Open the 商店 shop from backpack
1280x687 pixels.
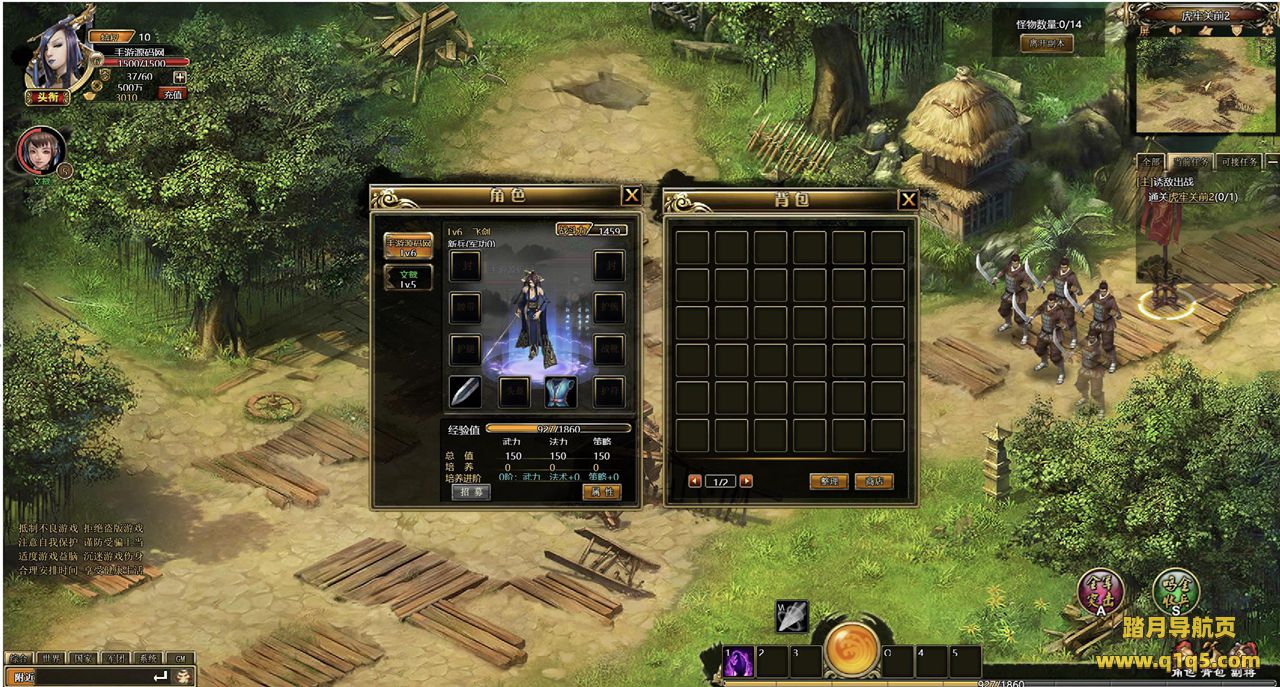[873, 481]
